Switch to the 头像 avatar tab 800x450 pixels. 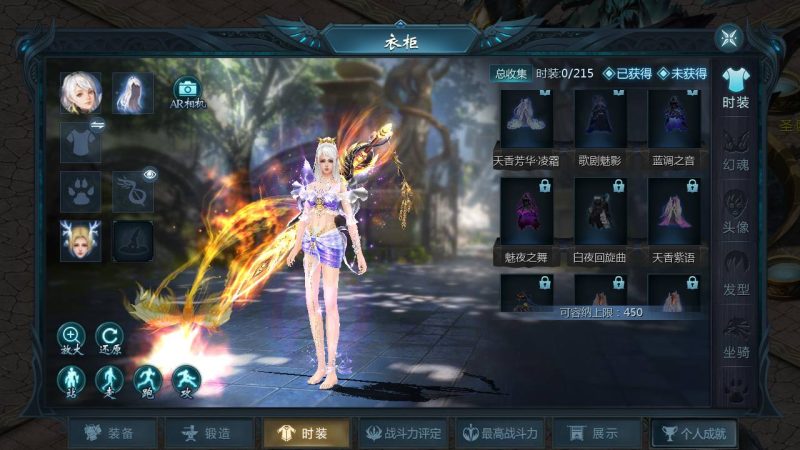pos(736,211)
